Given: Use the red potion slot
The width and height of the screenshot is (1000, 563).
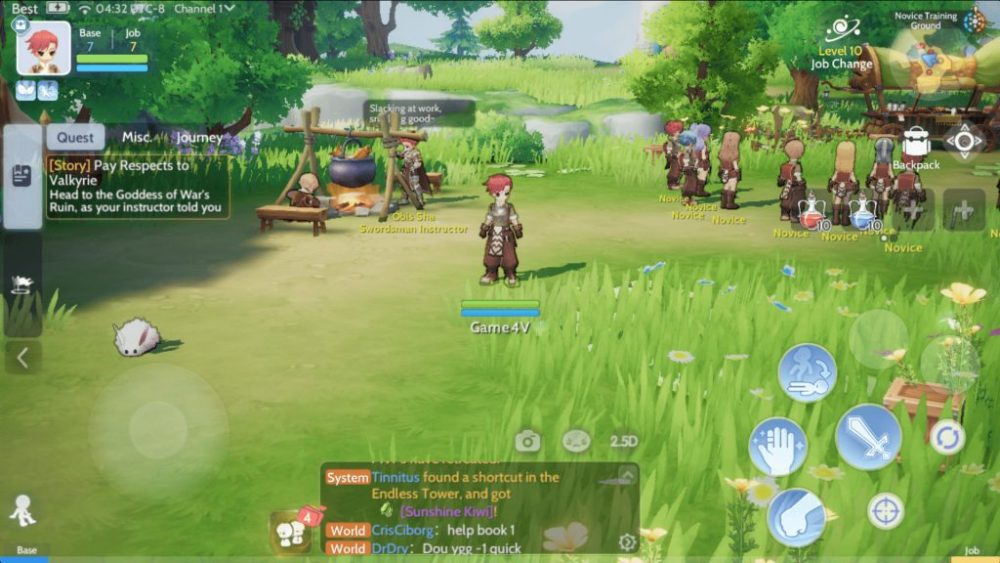Looking at the screenshot, I should click(x=812, y=212).
